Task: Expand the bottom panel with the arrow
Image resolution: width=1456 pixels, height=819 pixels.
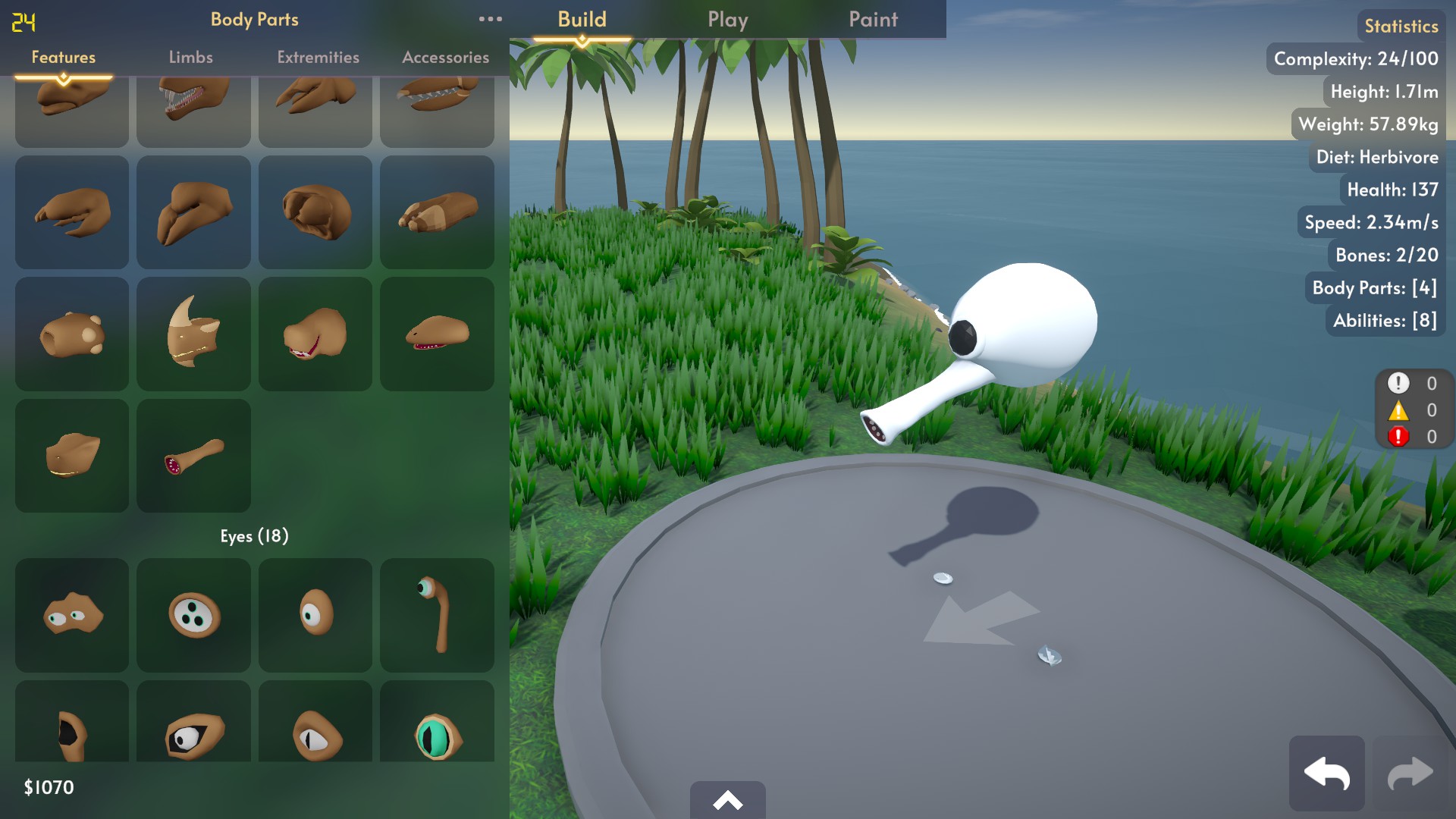Action: coord(727,800)
